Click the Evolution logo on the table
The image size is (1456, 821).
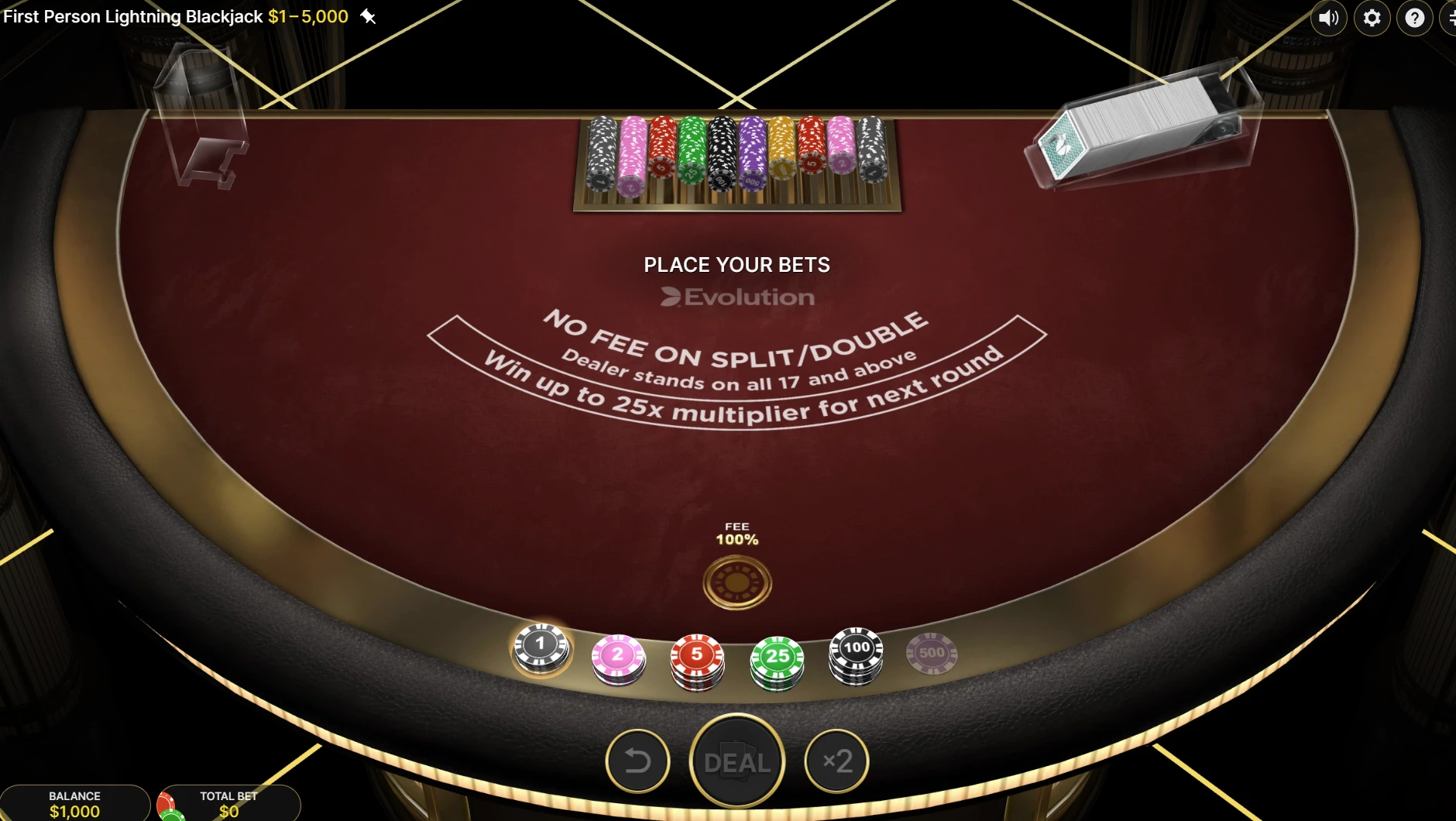point(737,296)
